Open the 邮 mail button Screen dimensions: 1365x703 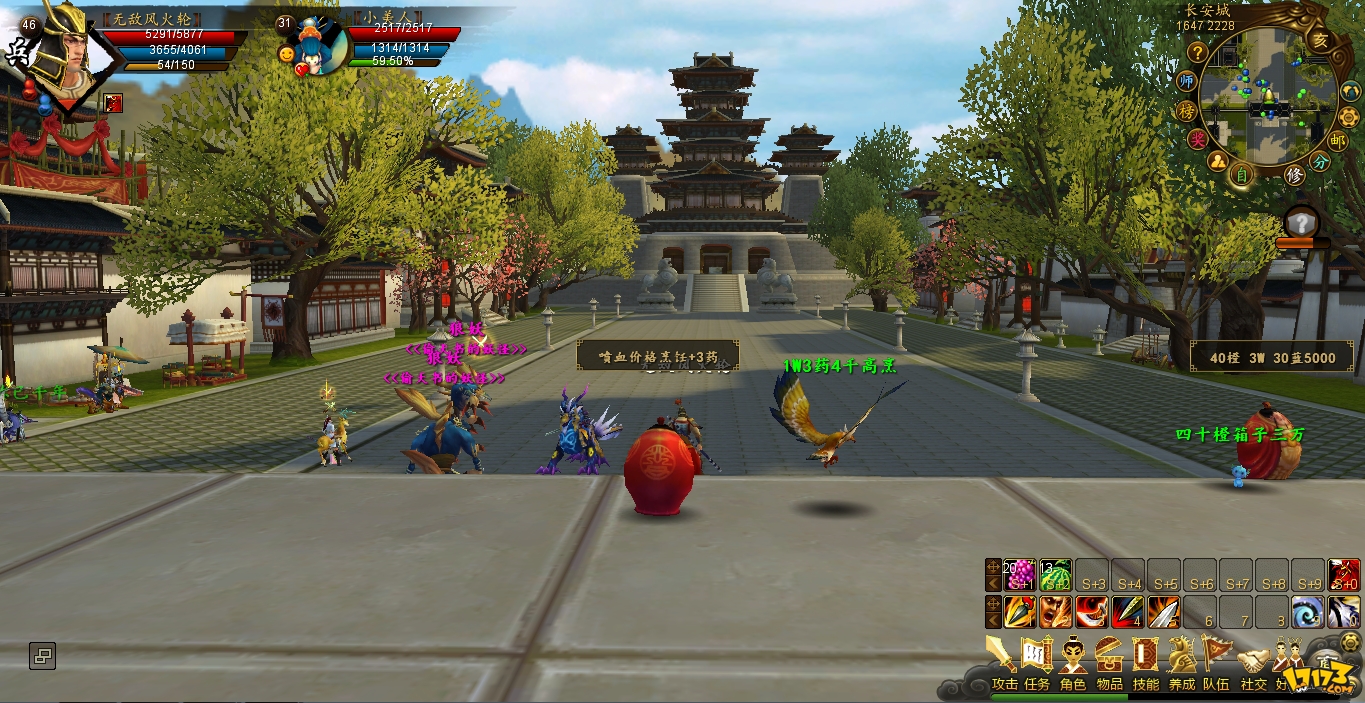pyautogui.click(x=1339, y=141)
